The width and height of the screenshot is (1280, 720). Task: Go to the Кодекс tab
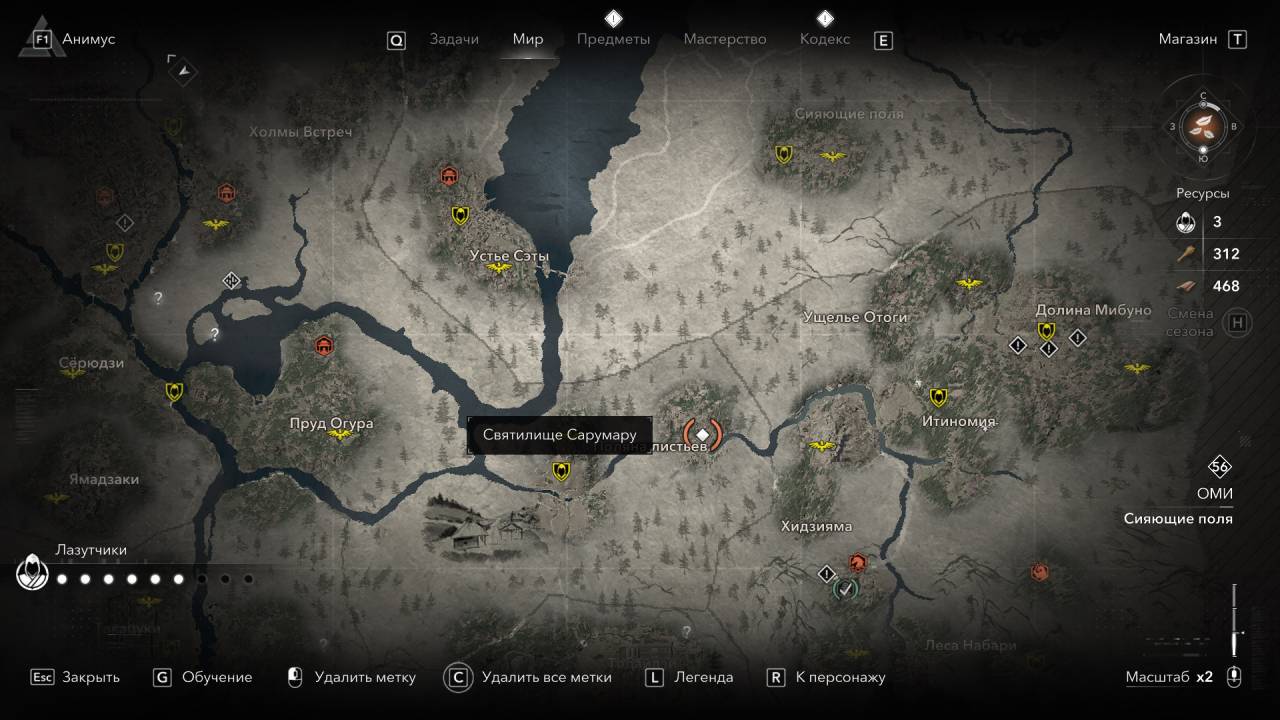[x=825, y=39]
